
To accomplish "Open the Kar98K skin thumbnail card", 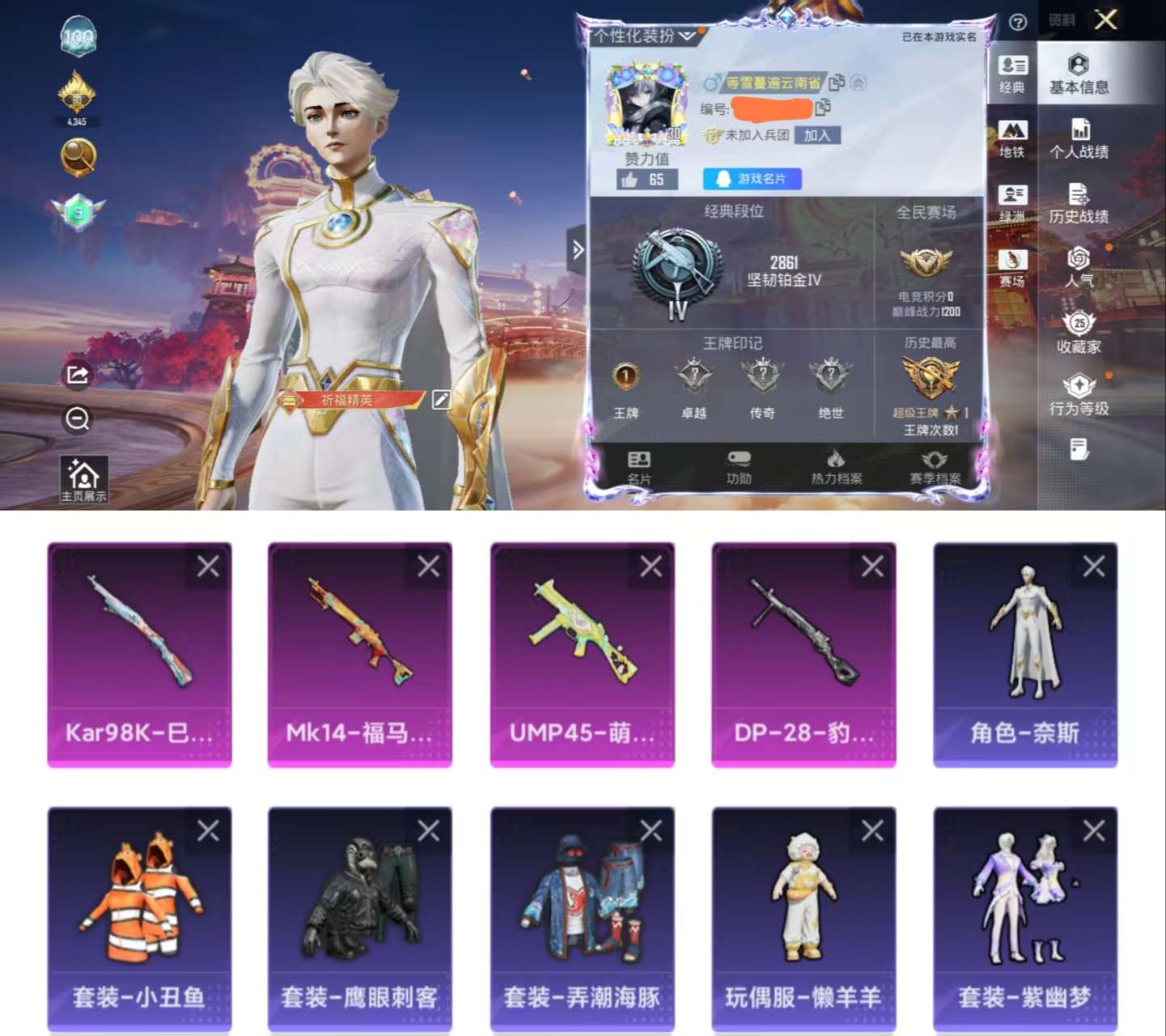I will pyautogui.click(x=139, y=654).
